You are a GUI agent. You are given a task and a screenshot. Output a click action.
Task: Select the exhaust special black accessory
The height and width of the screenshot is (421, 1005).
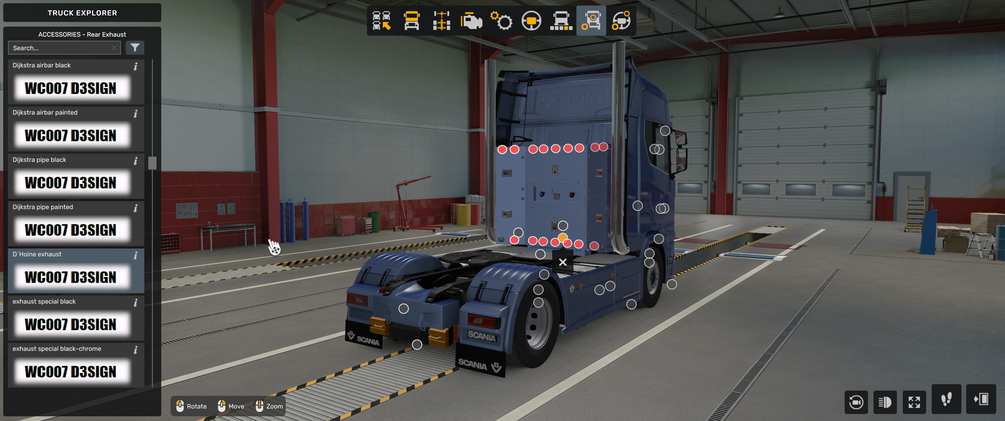[x=70, y=324]
